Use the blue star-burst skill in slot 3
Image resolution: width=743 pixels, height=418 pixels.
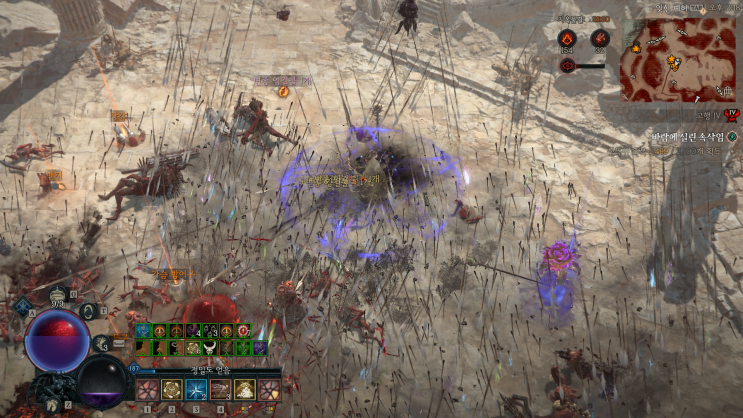click(196, 389)
